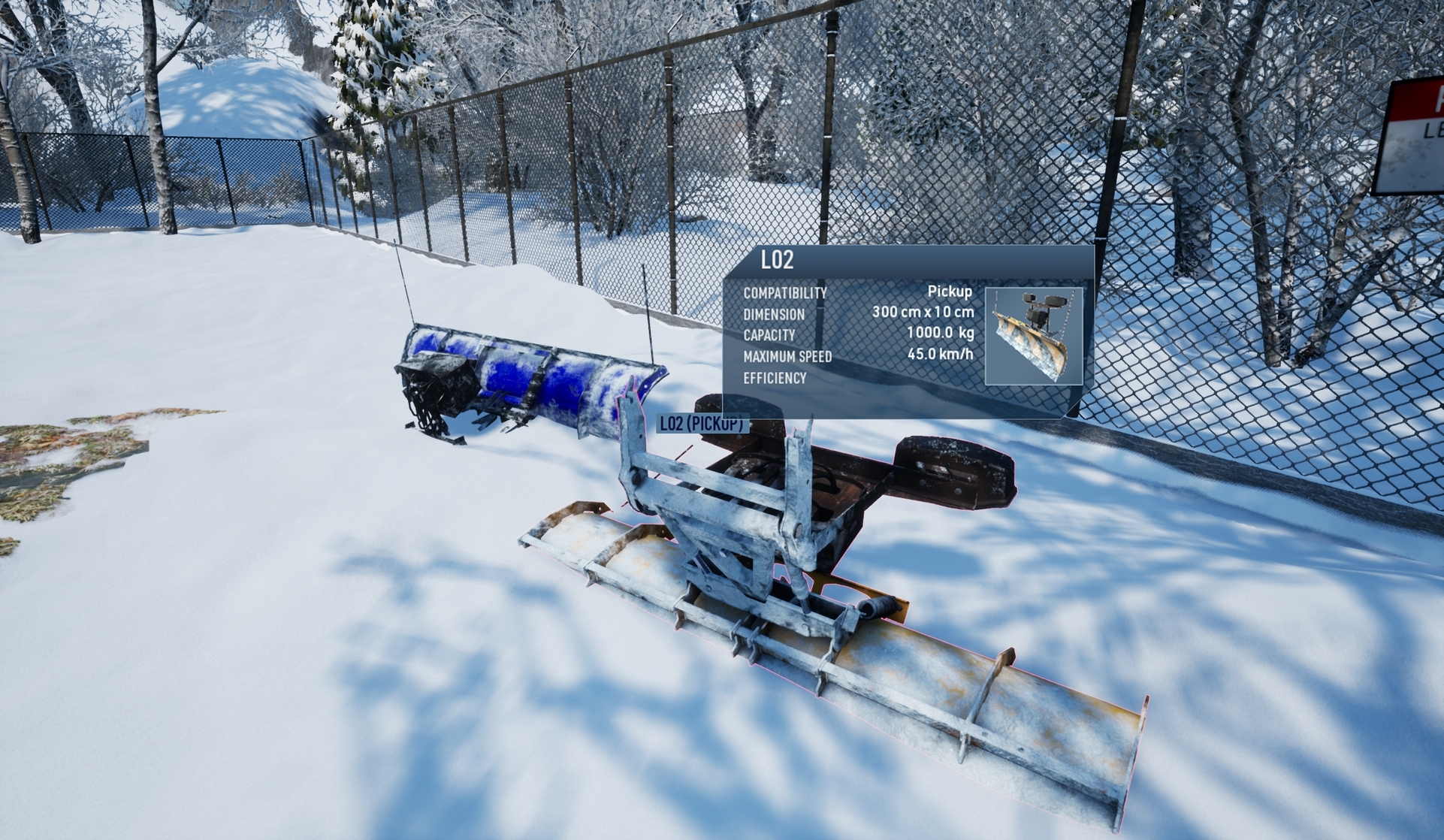
Task: Click the Pickup compatibility value
Action: [x=949, y=293]
